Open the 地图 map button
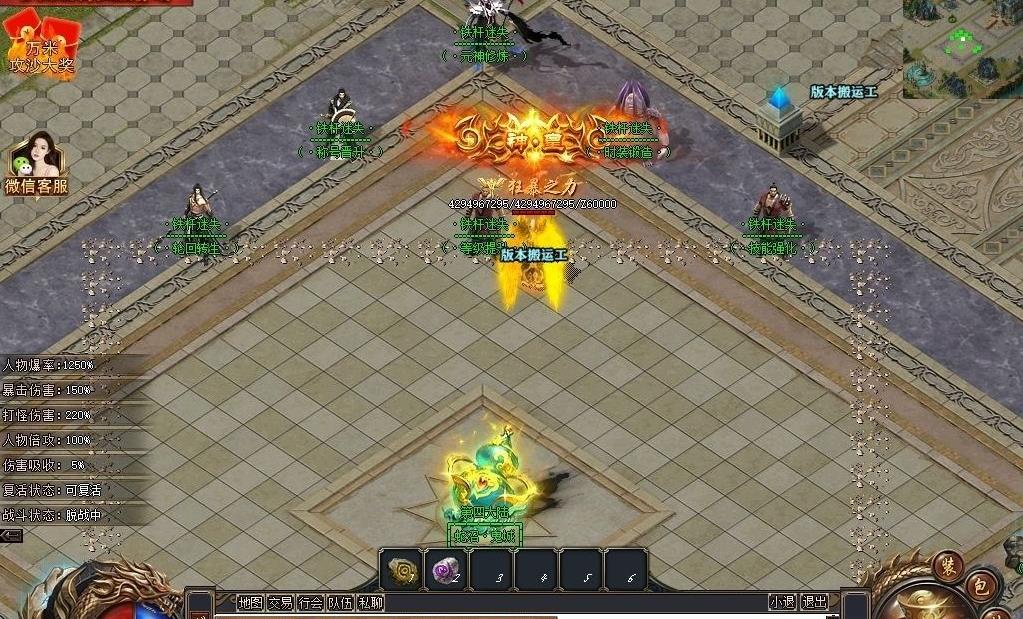This screenshot has height=619, width=1023. (x=250, y=602)
